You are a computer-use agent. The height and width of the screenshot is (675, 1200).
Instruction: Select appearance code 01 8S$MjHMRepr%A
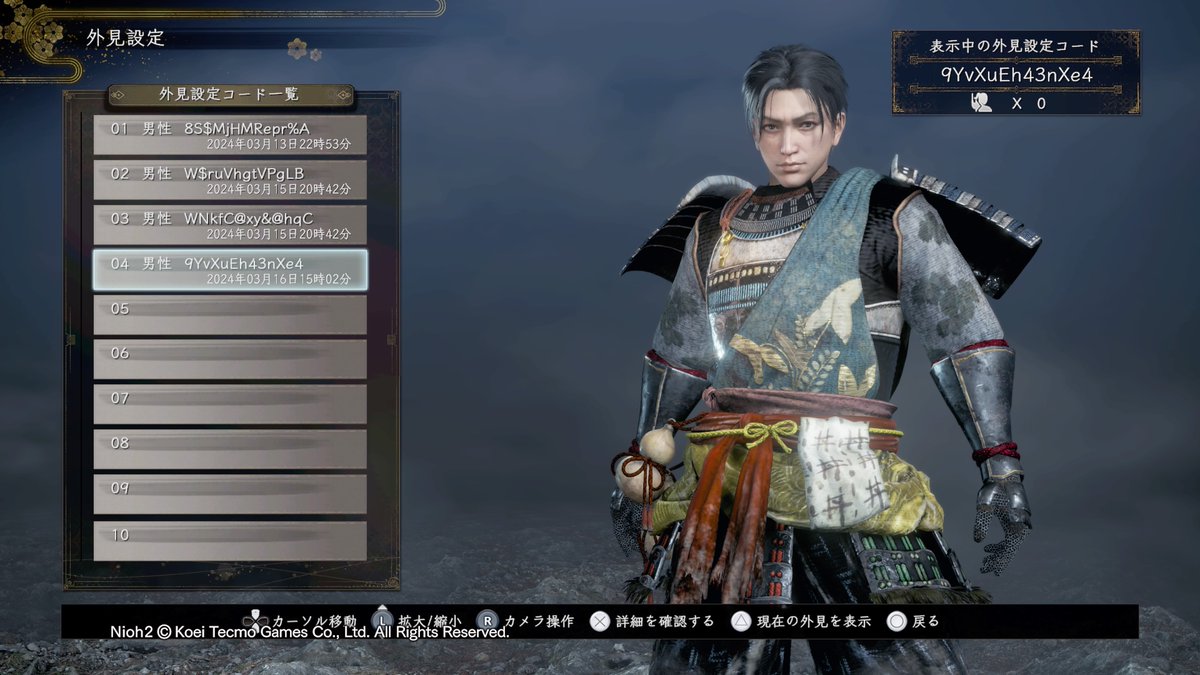(230, 135)
